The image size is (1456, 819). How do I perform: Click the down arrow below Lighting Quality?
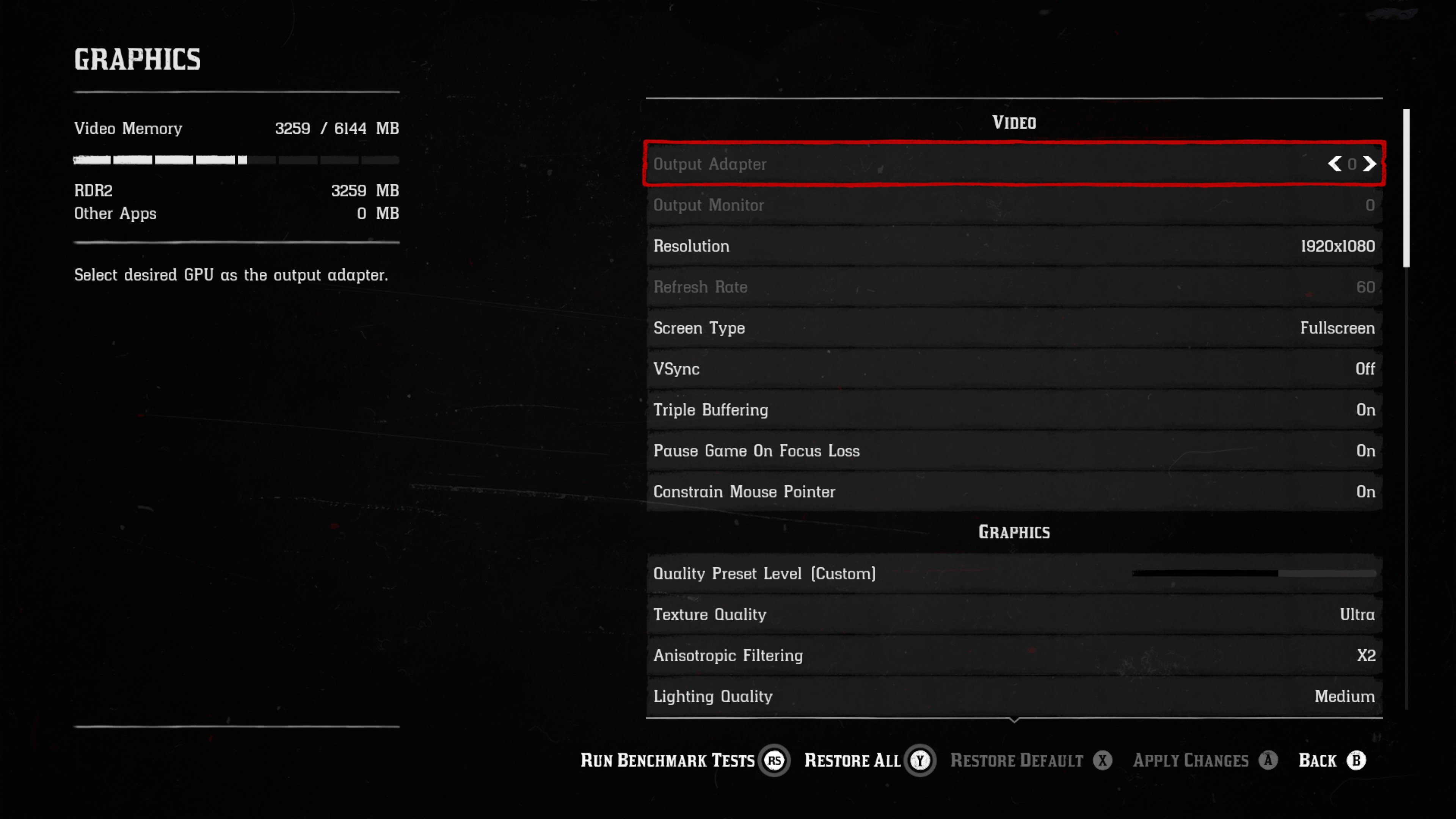point(1014,721)
